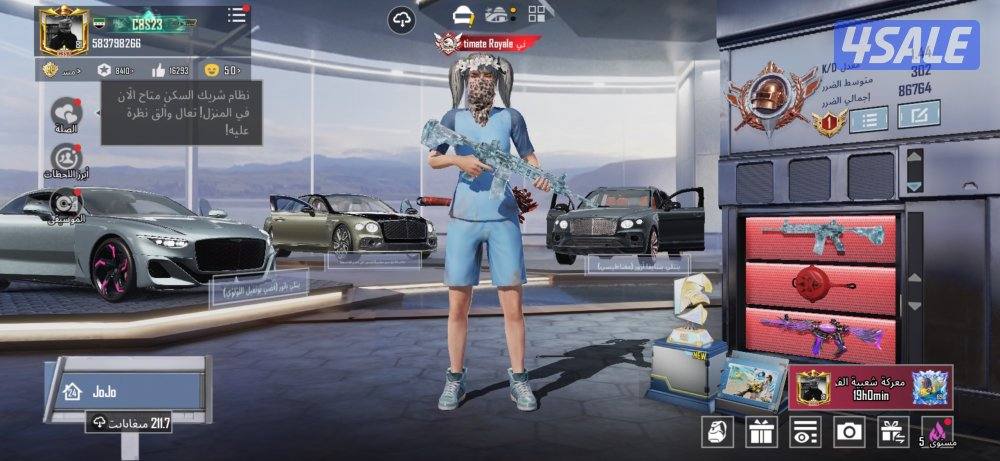Open the four-squares grid menu
The image size is (1000, 461).
(538, 14)
